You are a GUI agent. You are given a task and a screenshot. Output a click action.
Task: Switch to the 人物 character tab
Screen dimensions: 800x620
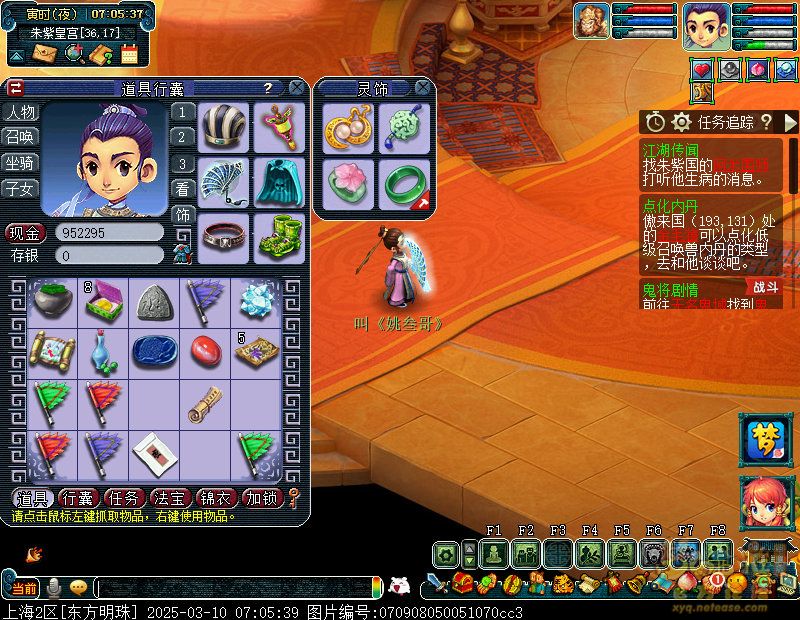coord(20,112)
